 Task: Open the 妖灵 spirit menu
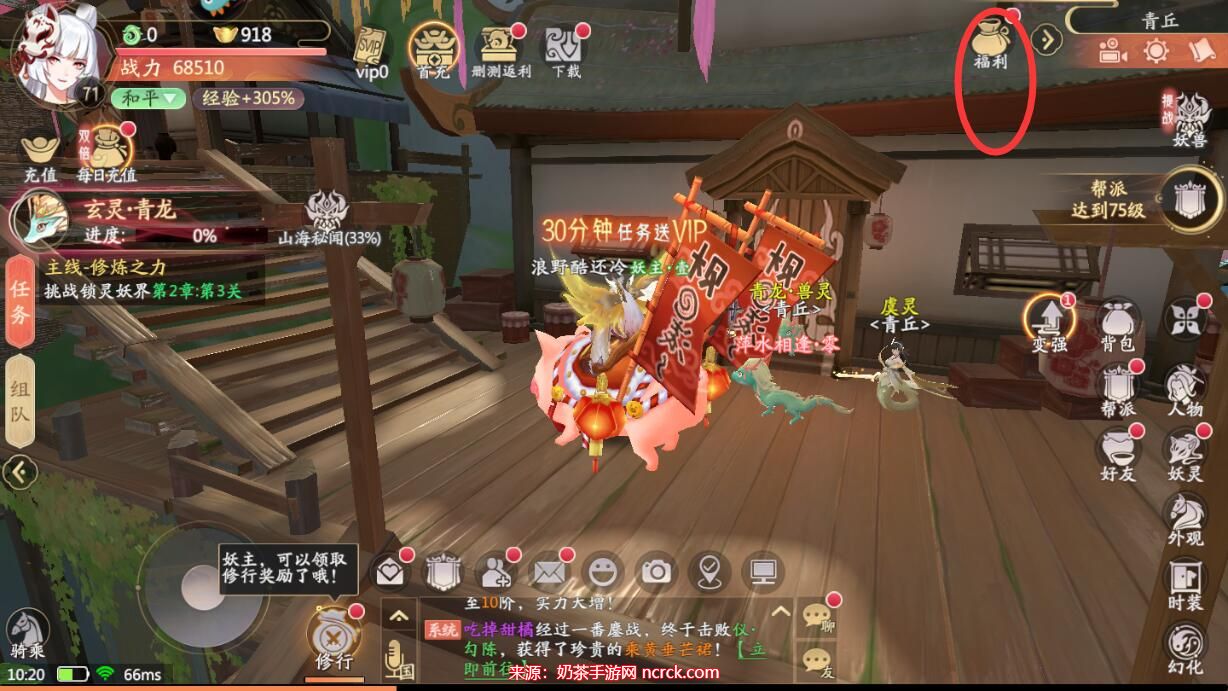tap(1186, 453)
